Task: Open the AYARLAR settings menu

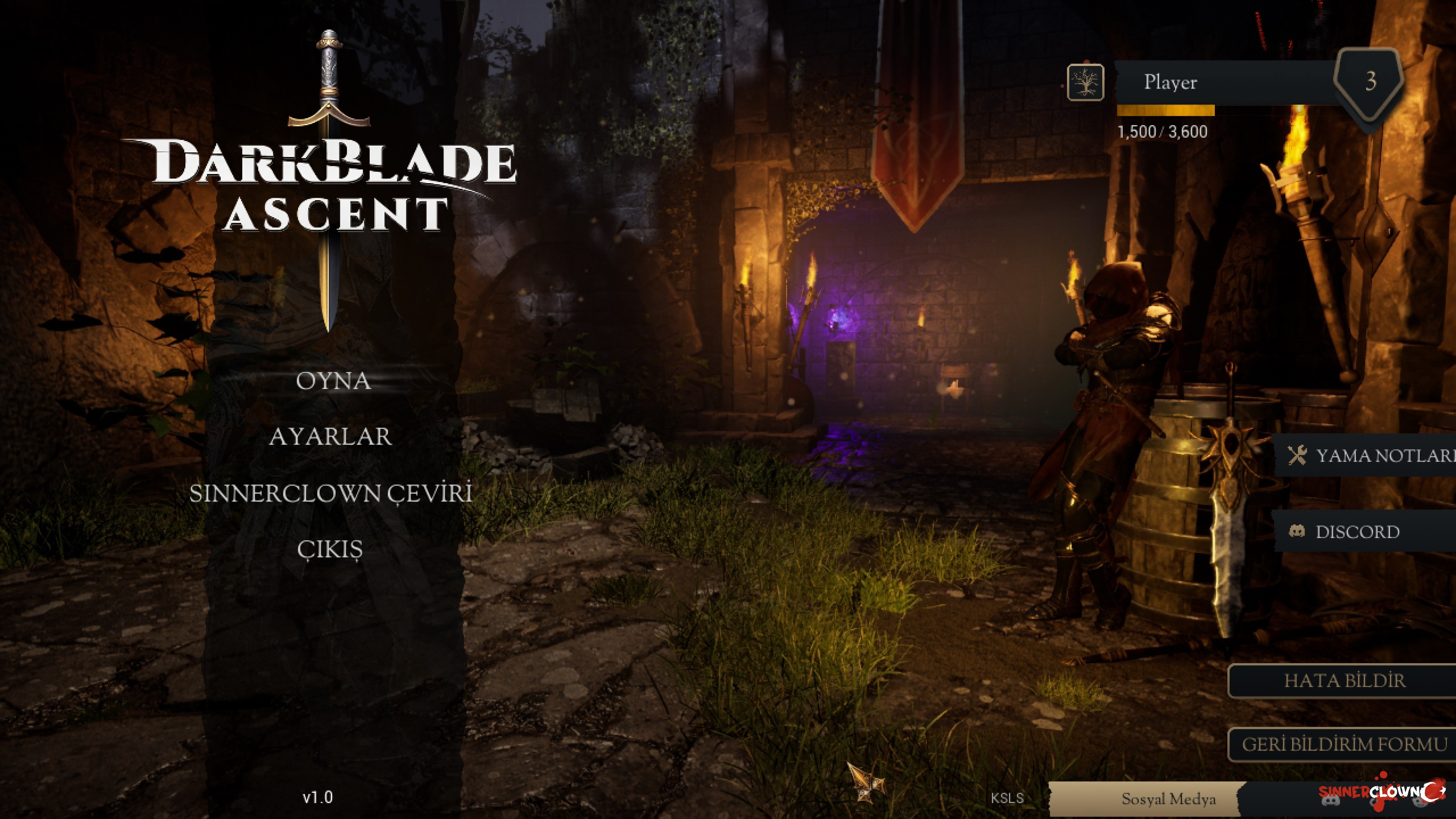Action: coord(330,436)
